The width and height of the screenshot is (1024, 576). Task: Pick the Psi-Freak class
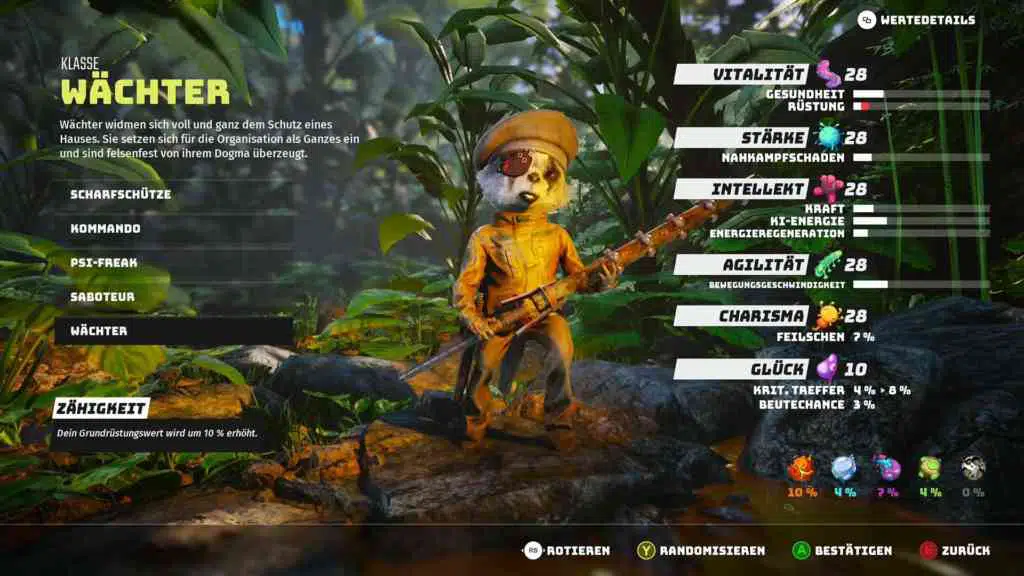click(x=104, y=262)
